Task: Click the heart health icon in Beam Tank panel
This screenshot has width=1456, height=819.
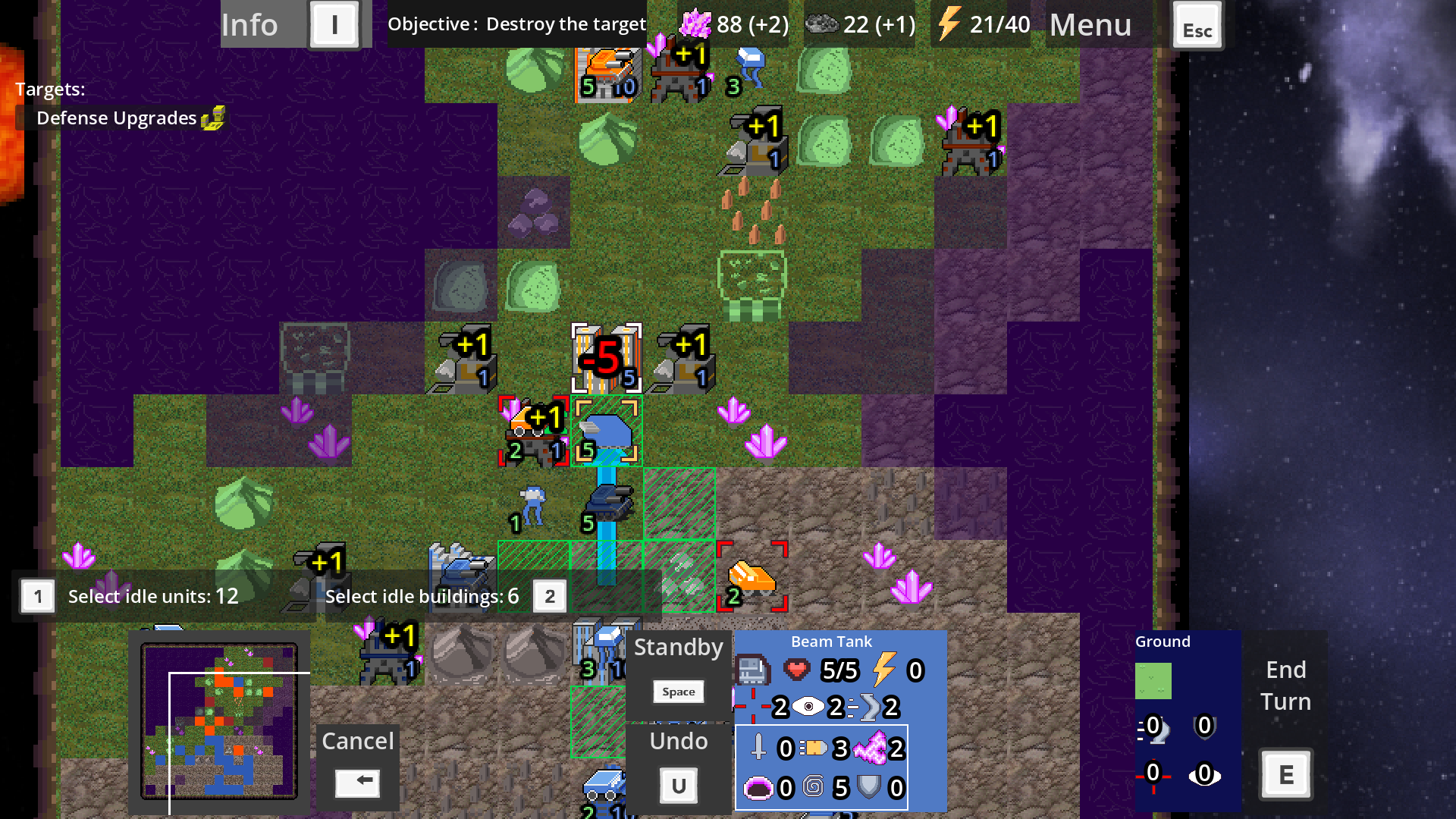Action: tap(797, 670)
